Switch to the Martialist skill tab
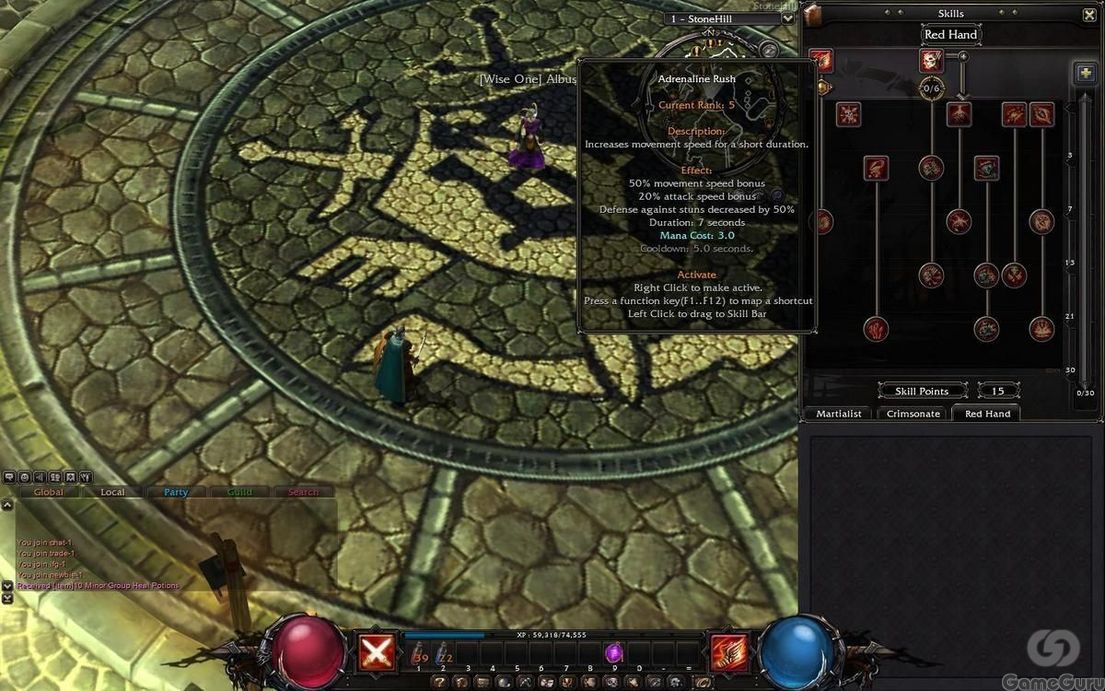This screenshot has width=1105, height=691. click(838, 413)
